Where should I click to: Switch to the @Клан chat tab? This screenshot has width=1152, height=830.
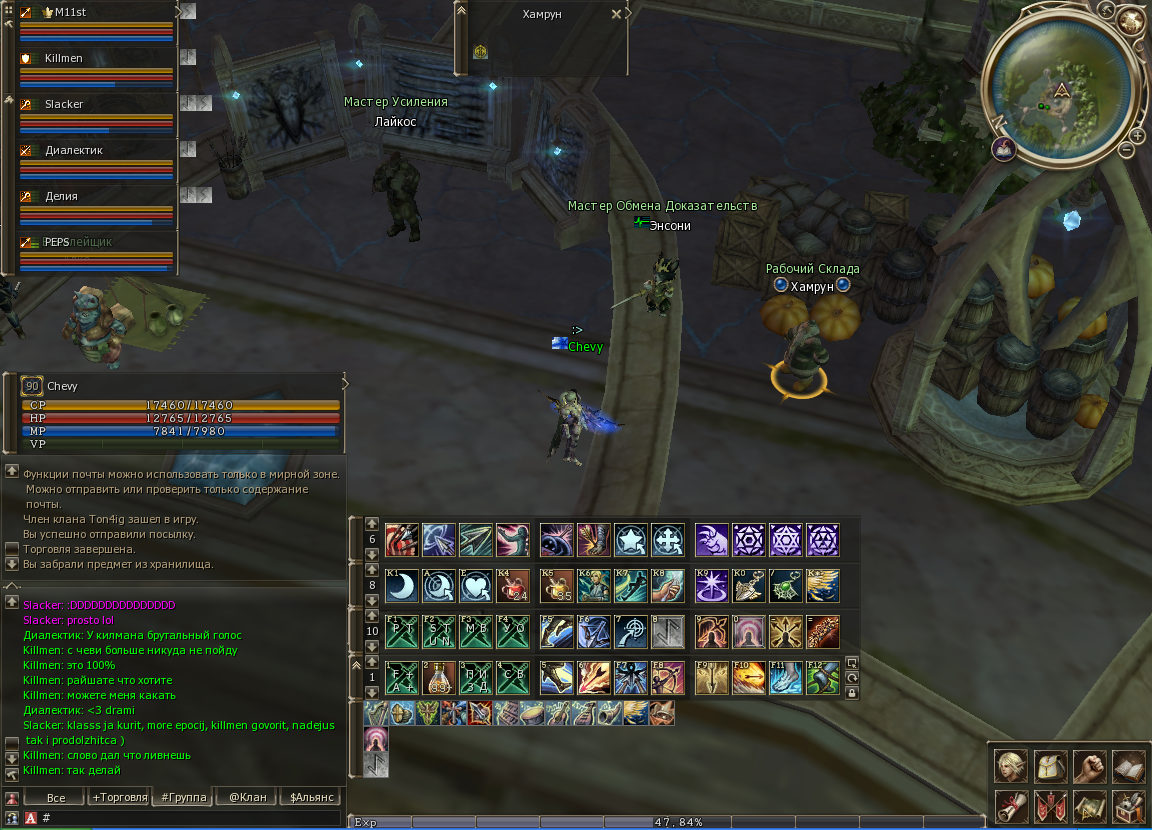coord(247,797)
